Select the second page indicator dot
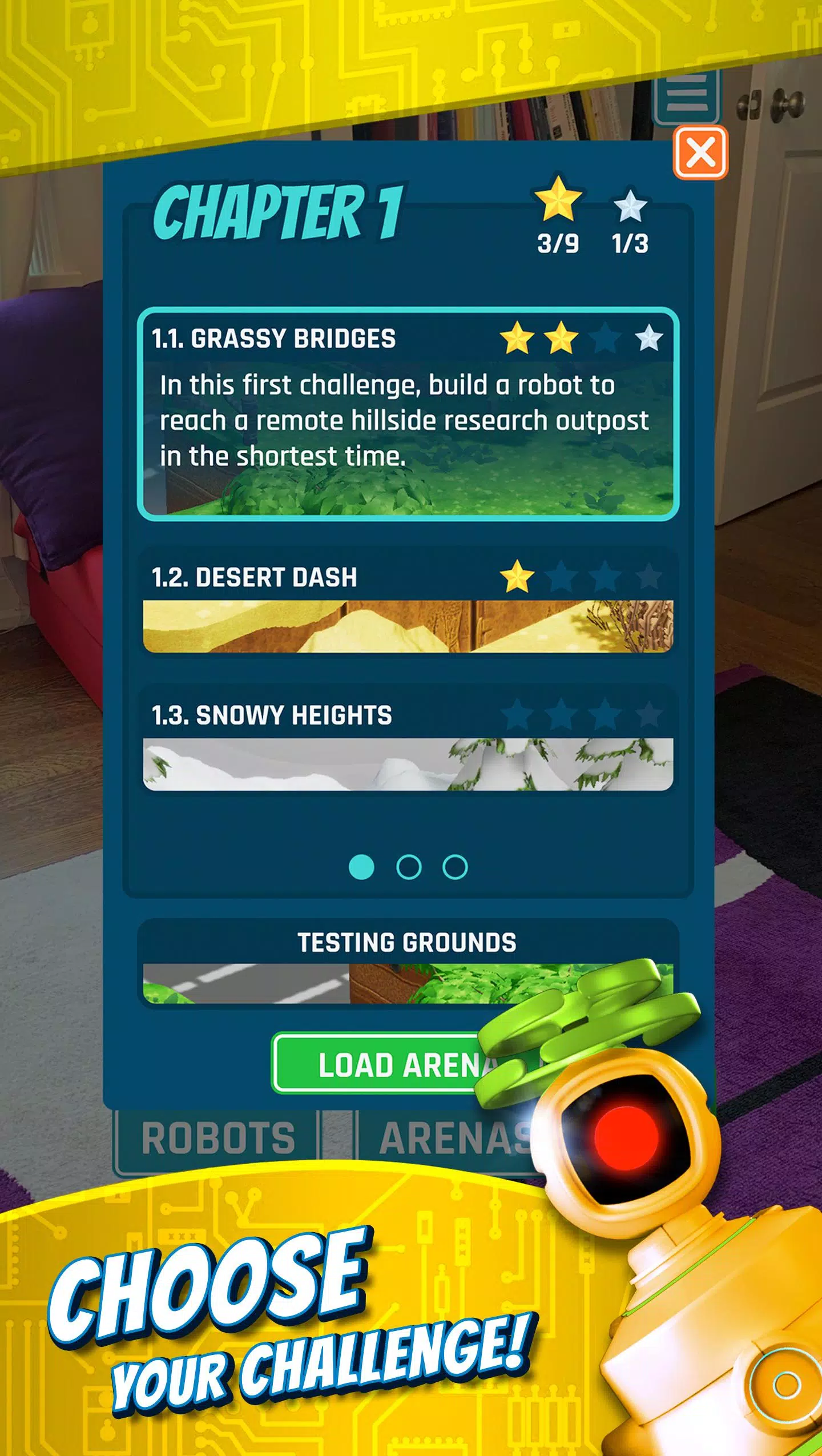This screenshot has height=1456, width=822. click(x=409, y=867)
